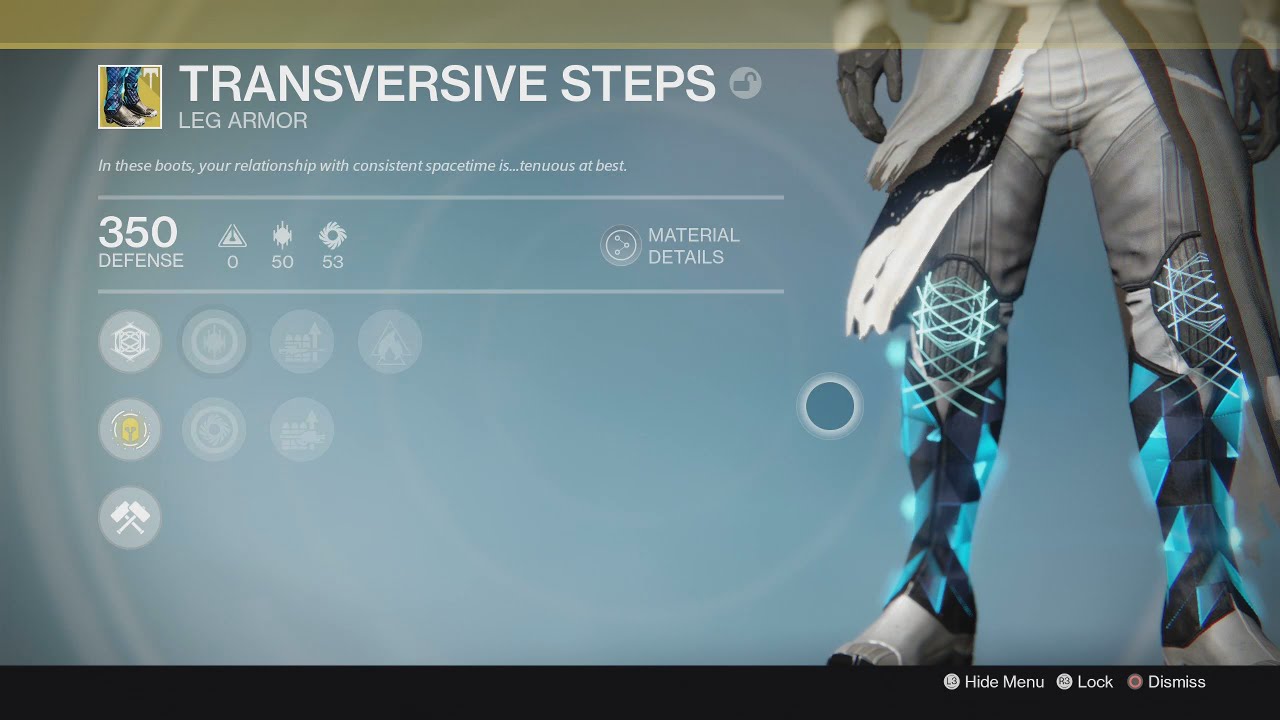This screenshot has width=1280, height=720.
Task: Select the flame-in-triangle perk node
Action: tap(390, 342)
